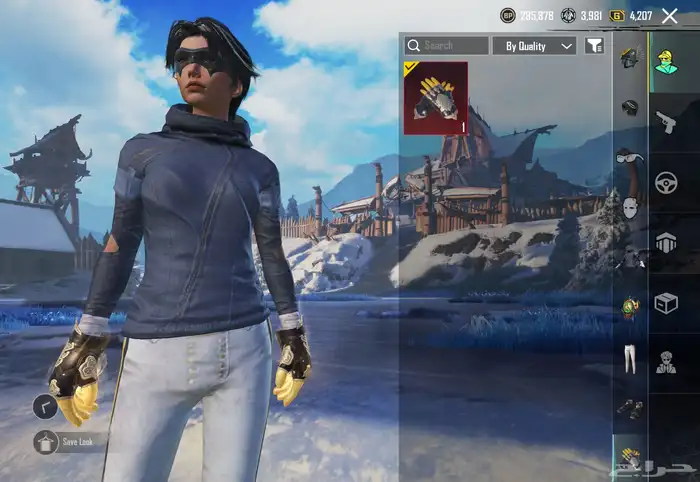Open the funnel filter options
Image resolution: width=700 pixels, height=482 pixels.
pos(595,46)
